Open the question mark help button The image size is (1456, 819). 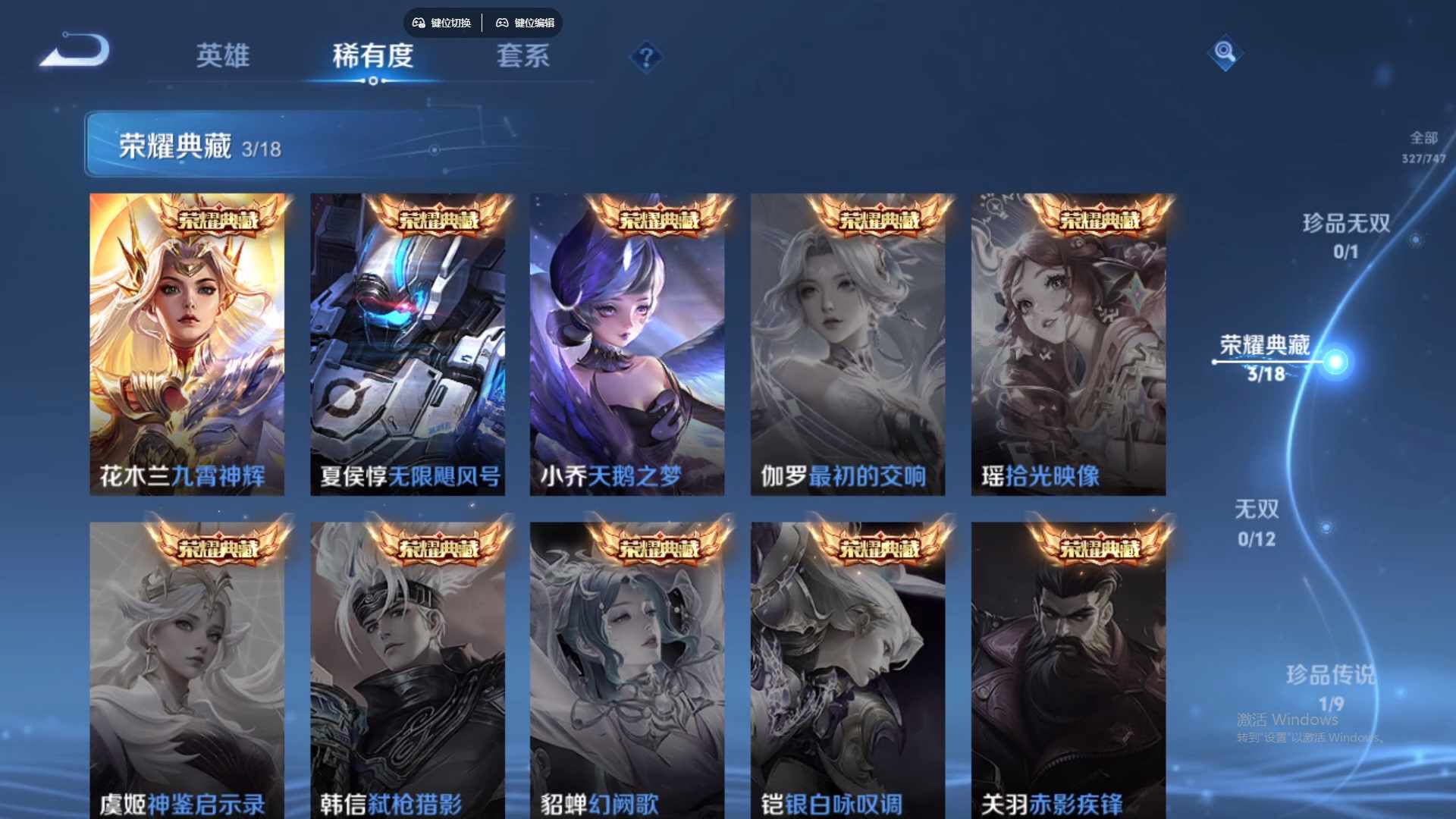click(646, 58)
